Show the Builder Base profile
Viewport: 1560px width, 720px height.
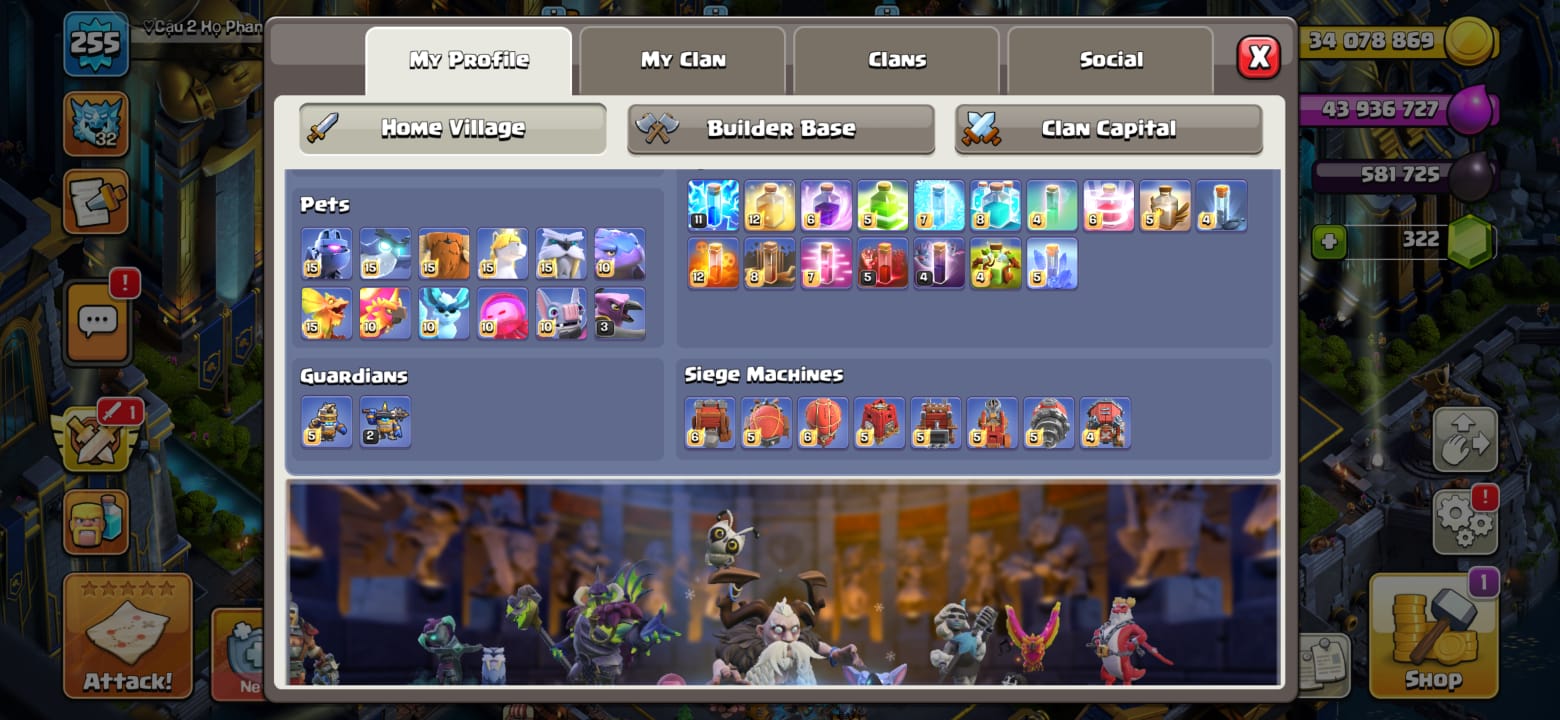[780, 128]
